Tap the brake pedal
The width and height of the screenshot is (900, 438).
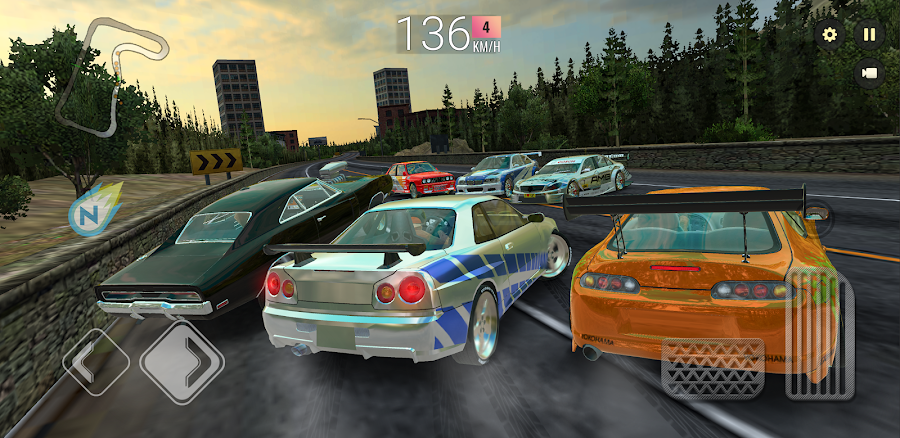click(712, 367)
